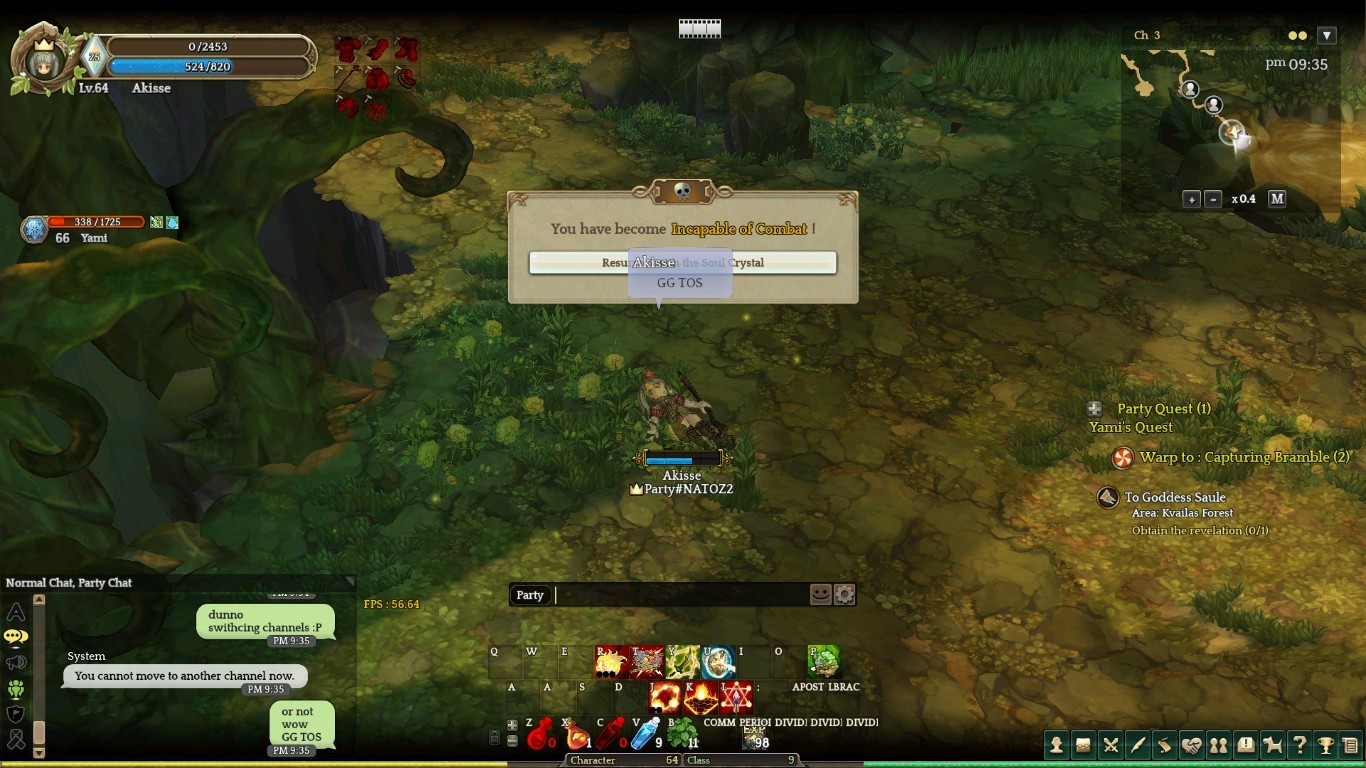Open the character info silhouette icon
The height and width of the screenshot is (768, 1366).
pos(1056,744)
